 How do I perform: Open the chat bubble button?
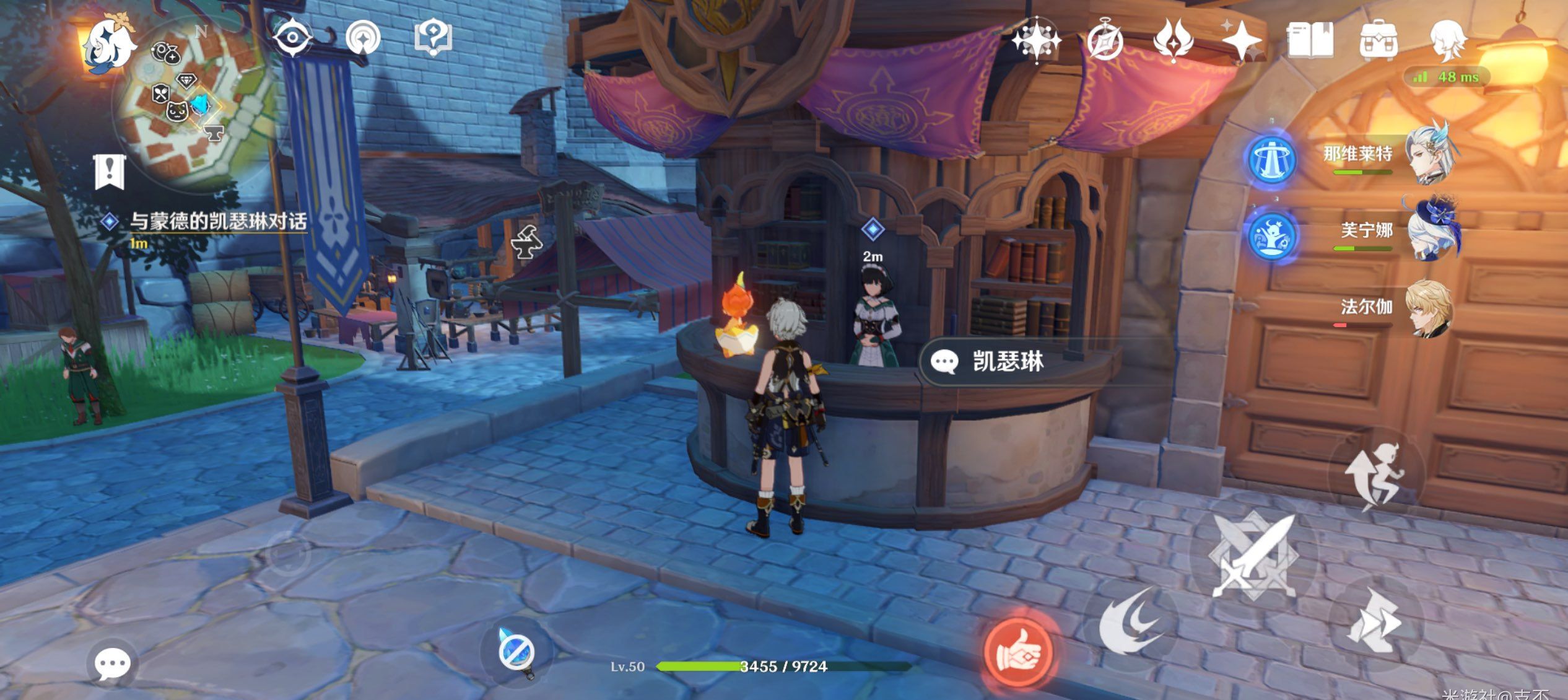(x=112, y=664)
